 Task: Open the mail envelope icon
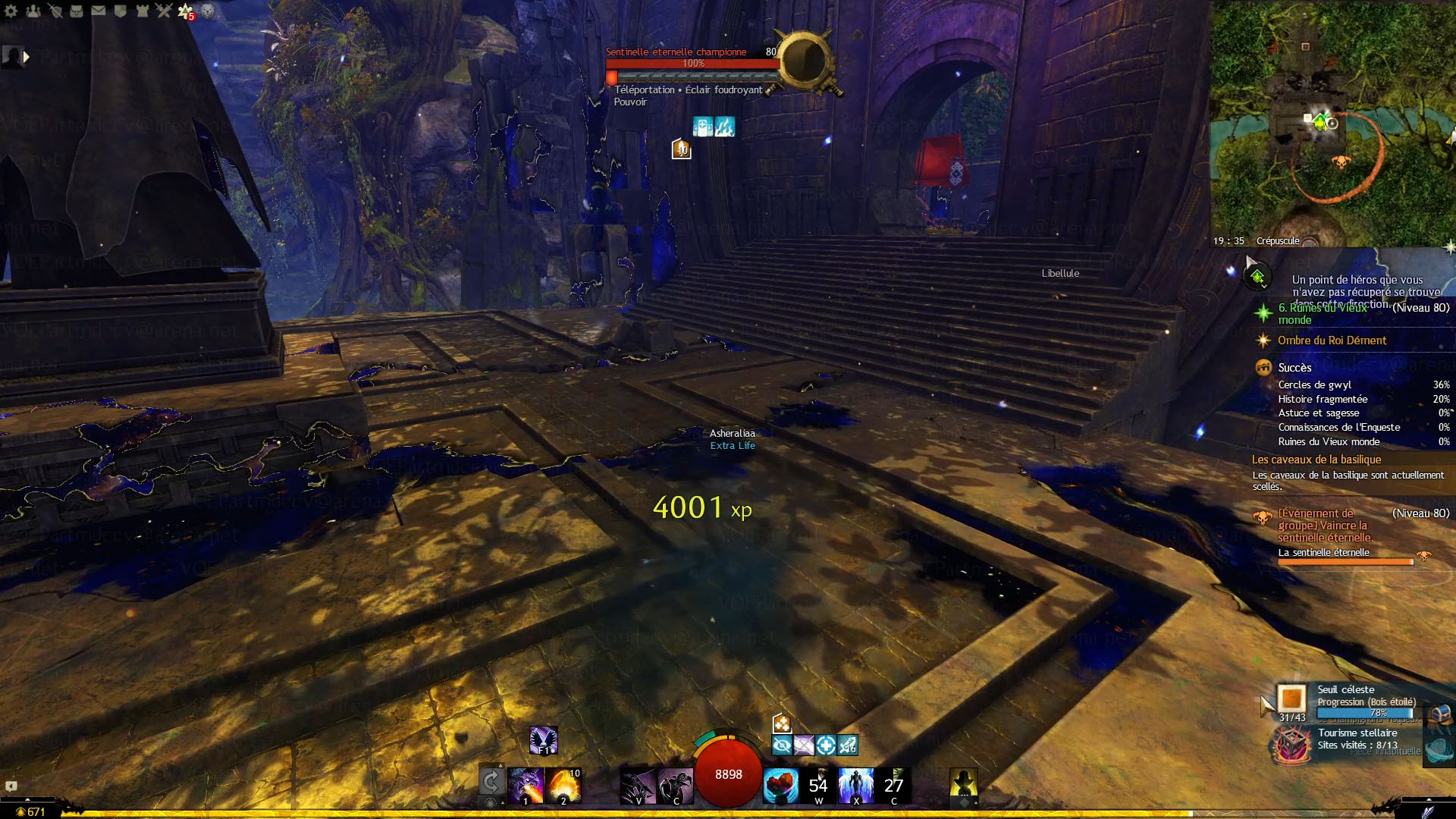click(x=99, y=11)
